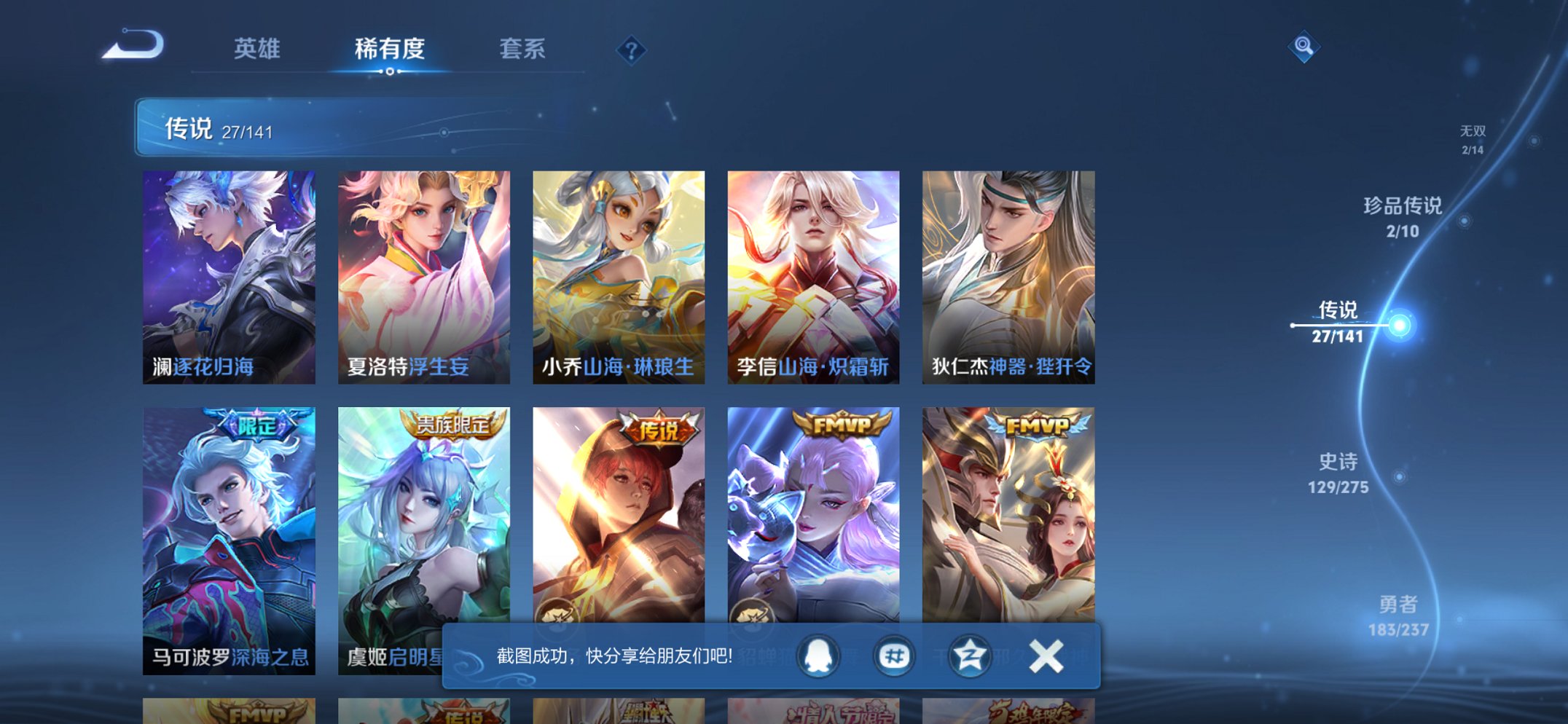1568x724 pixels.
Task: Share screenshot via the hashtag channel
Action: click(x=895, y=656)
